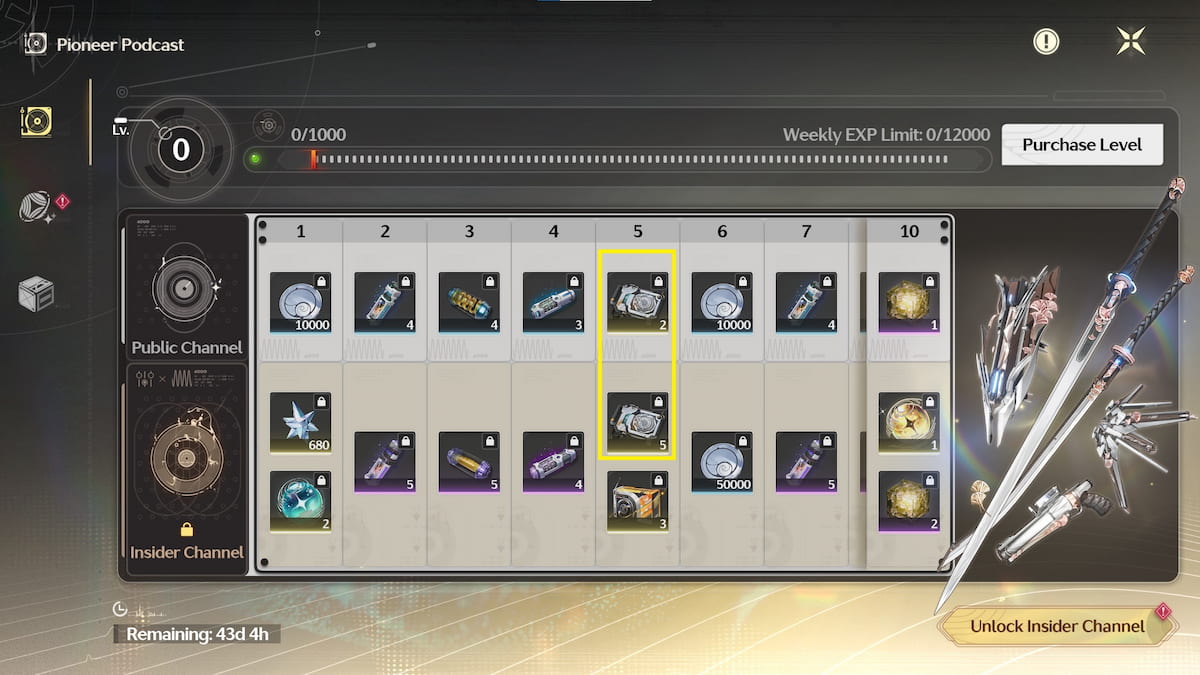The image size is (1200, 675).
Task: Select the level 1 reward of 10000 shells
Action: click(x=300, y=302)
